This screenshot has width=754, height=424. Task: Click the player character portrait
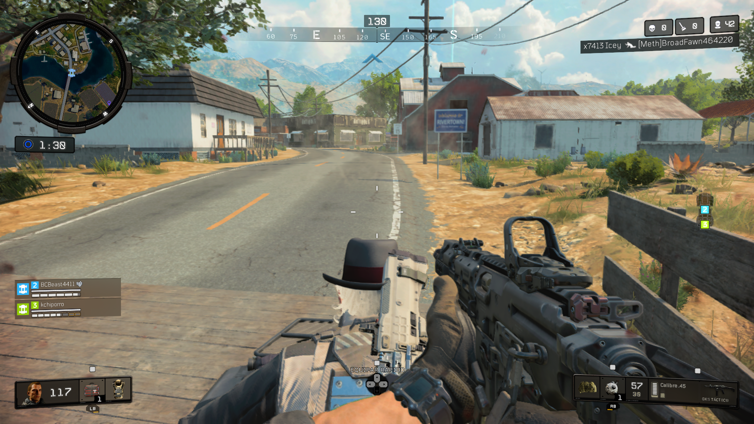33,392
